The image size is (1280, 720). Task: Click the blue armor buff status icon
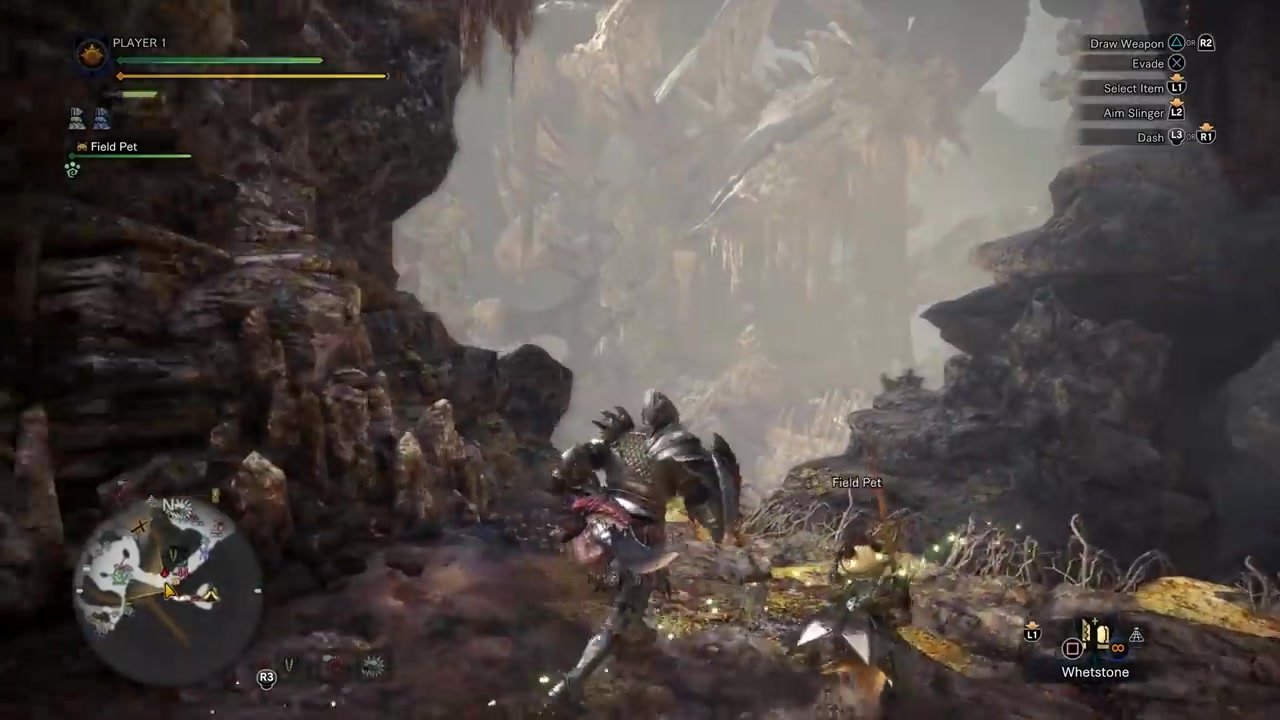click(x=101, y=119)
